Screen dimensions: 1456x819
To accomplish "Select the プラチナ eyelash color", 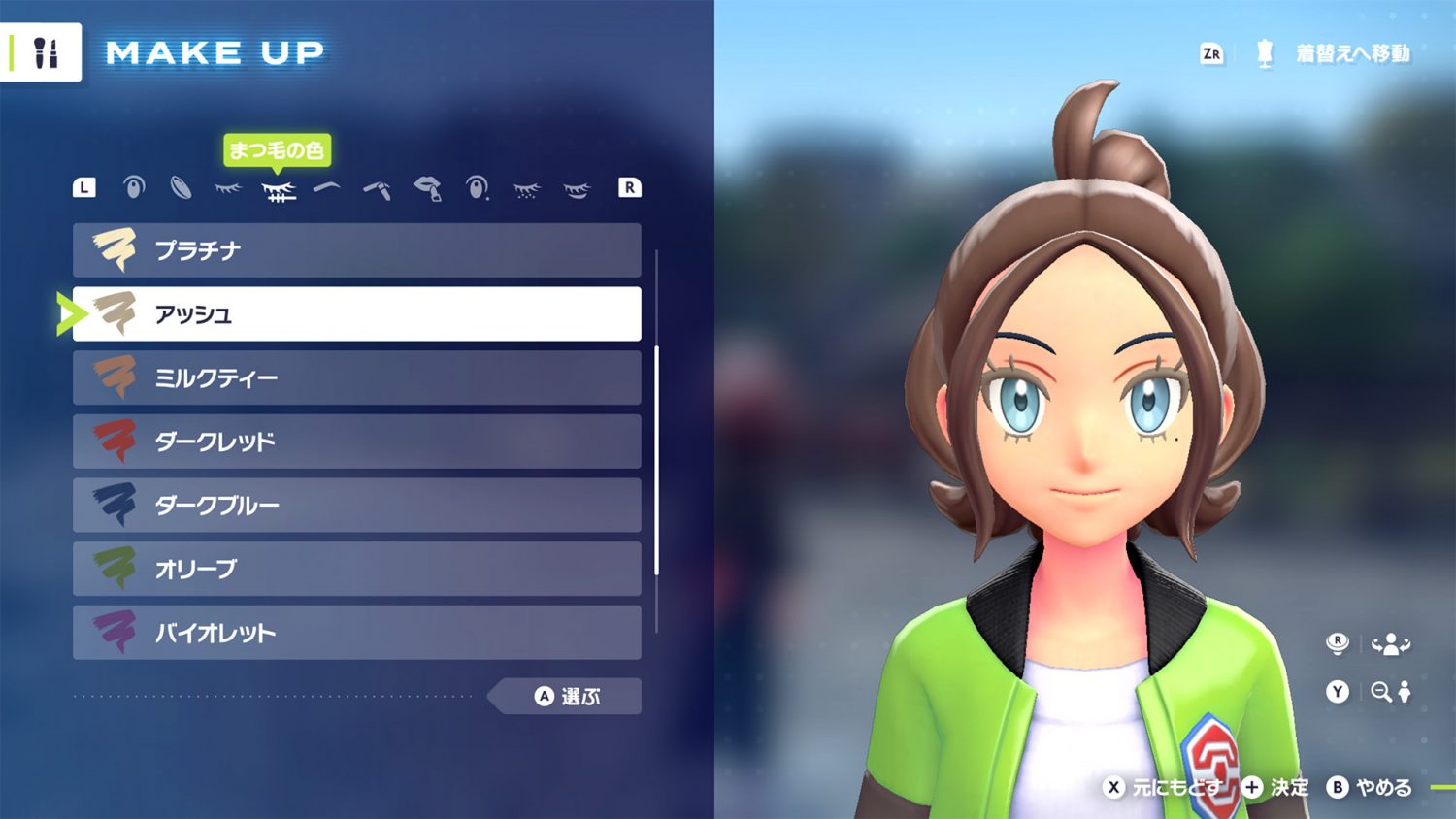I will coord(356,250).
